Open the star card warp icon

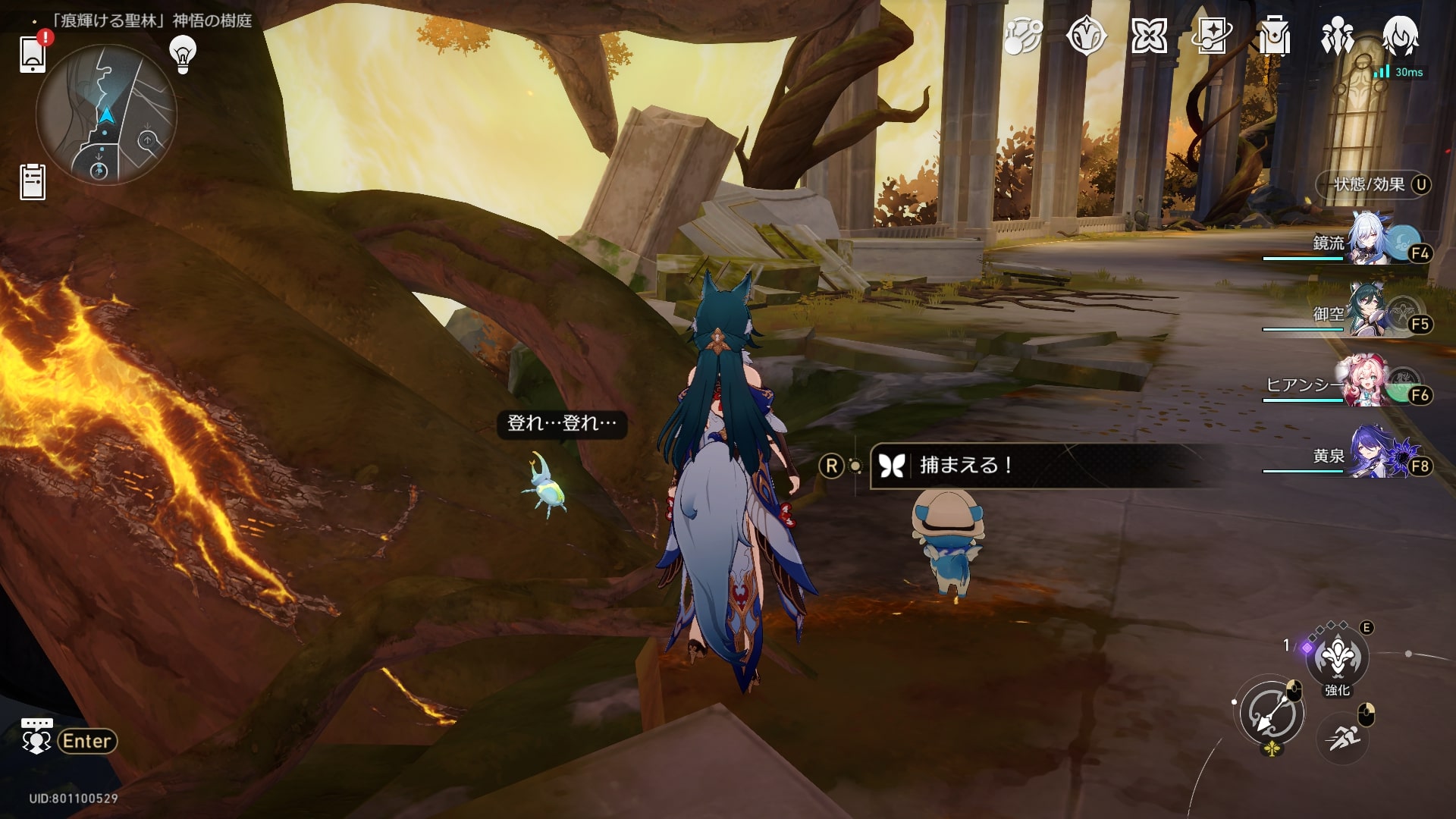[x=1211, y=36]
